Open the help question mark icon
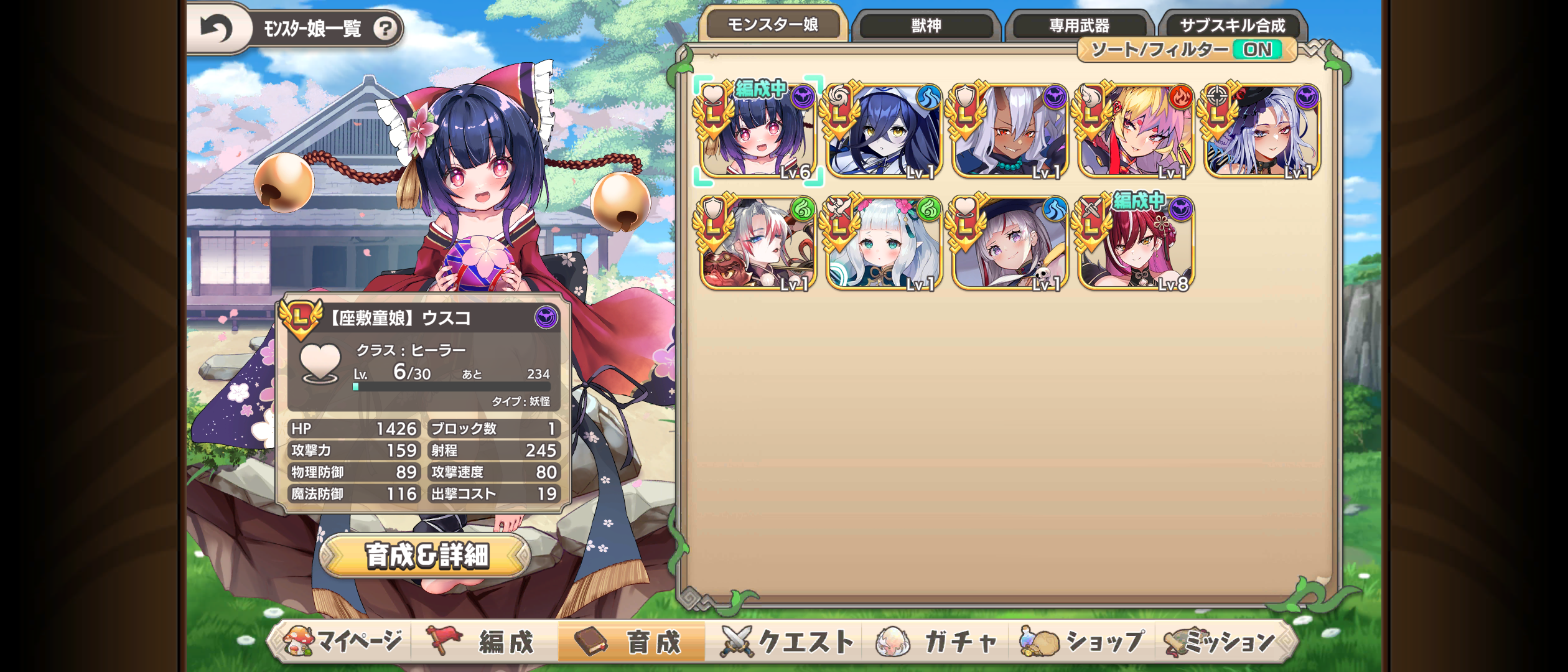This screenshot has height=672, width=1568. (x=385, y=28)
